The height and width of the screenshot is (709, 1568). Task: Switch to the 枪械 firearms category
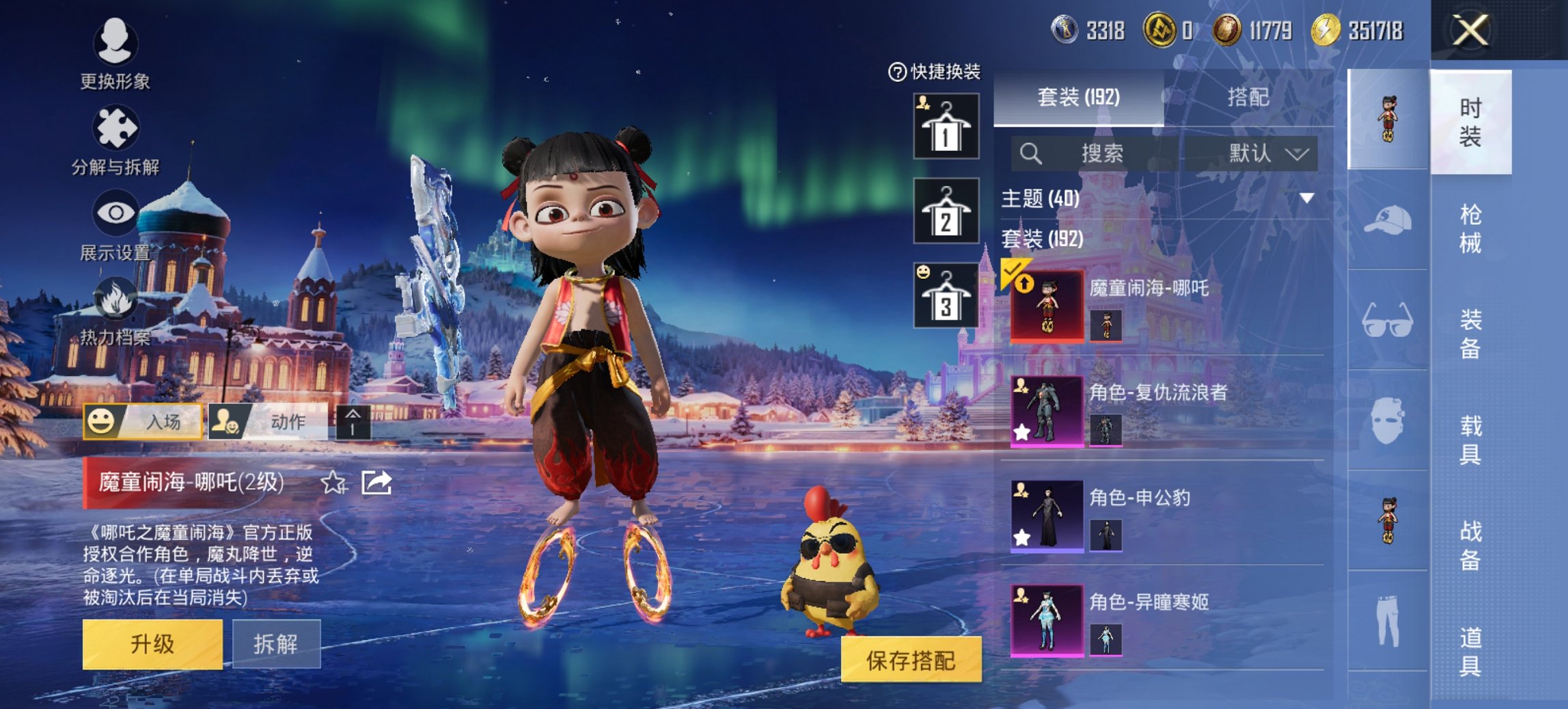(x=1470, y=229)
